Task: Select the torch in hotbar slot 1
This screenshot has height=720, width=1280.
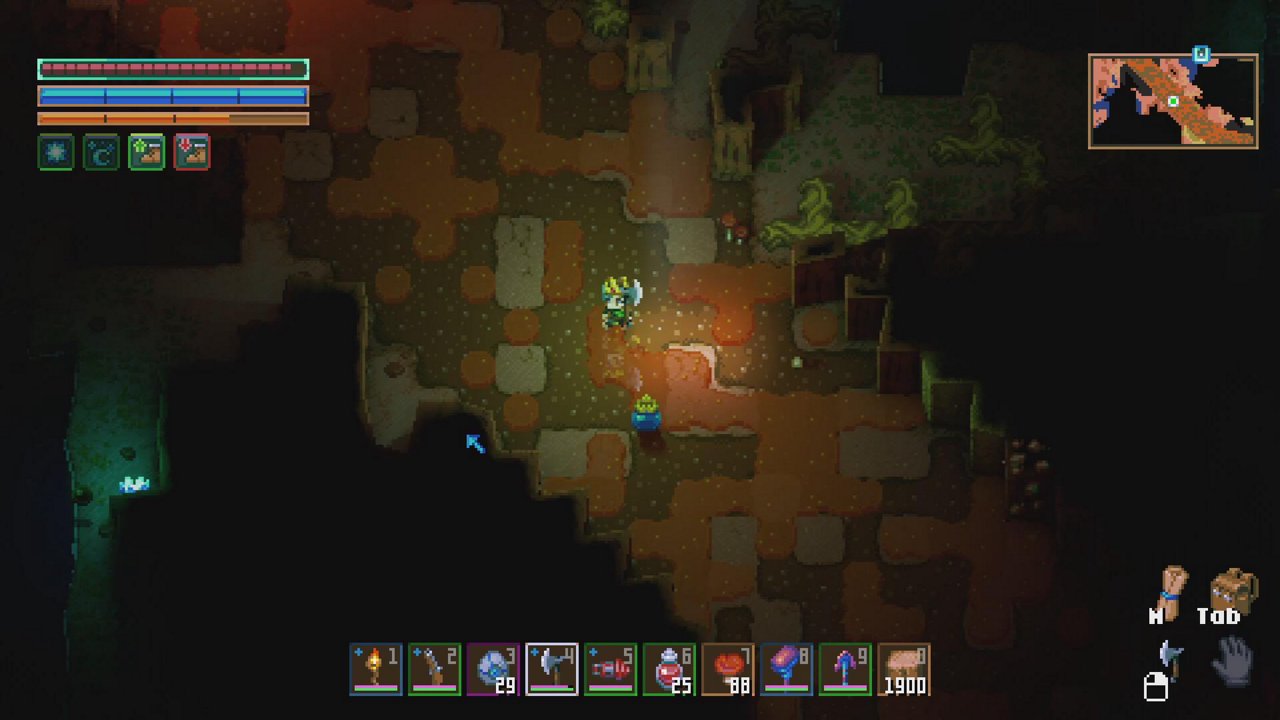Action: [376, 669]
